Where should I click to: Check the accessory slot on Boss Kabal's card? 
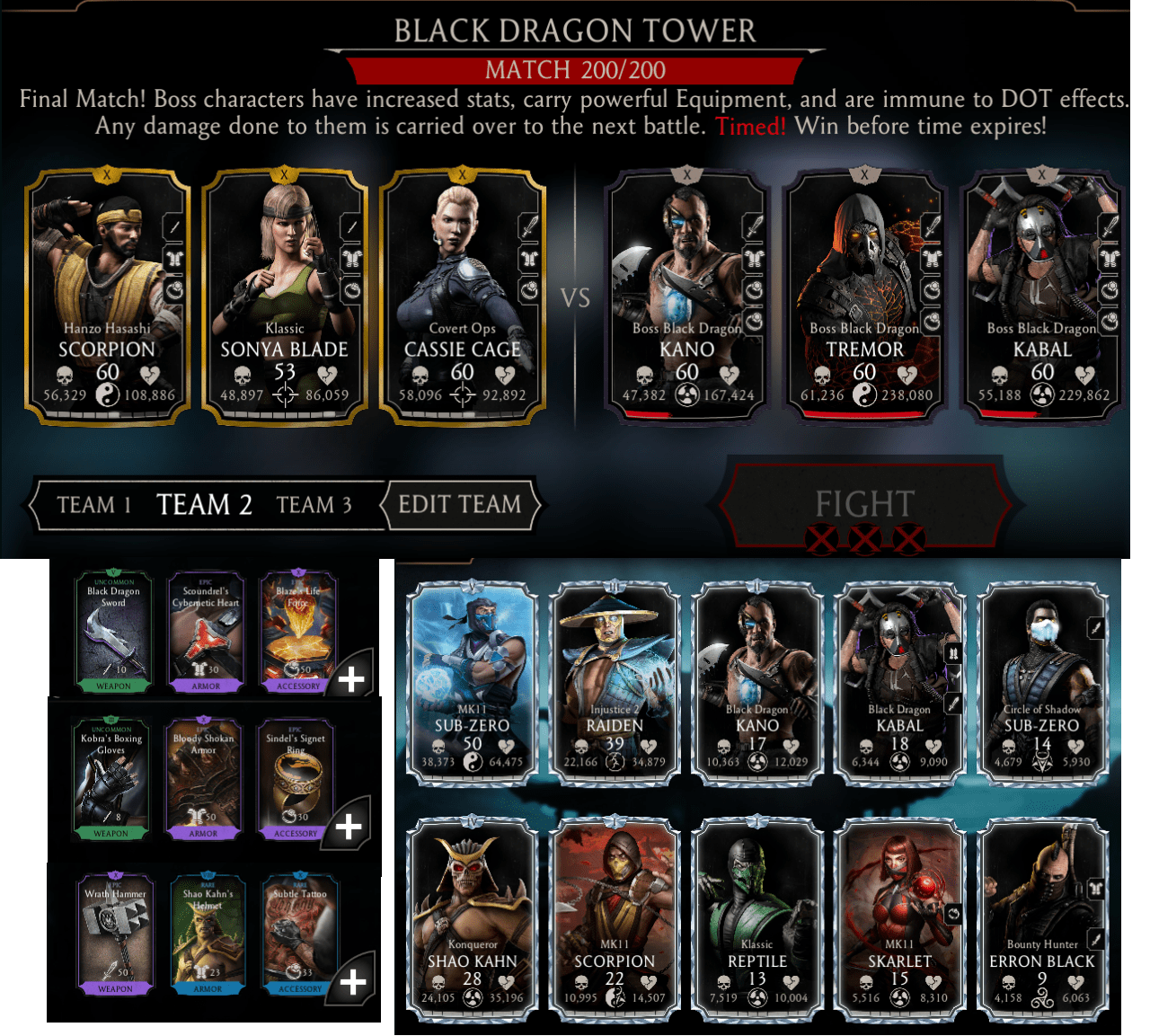pyautogui.click(x=1111, y=290)
